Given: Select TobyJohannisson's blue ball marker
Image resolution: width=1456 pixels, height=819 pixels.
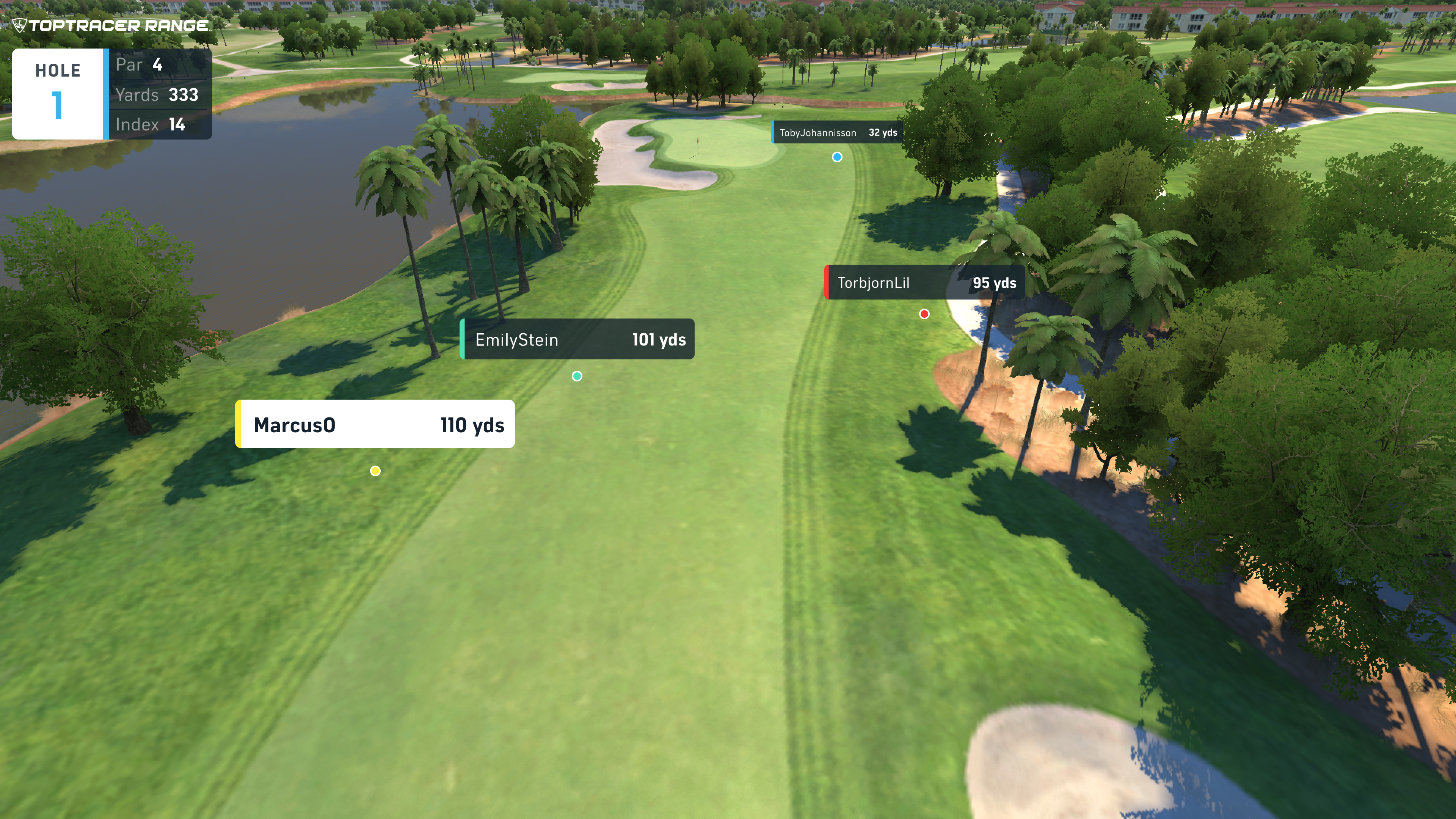Looking at the screenshot, I should coord(837,157).
